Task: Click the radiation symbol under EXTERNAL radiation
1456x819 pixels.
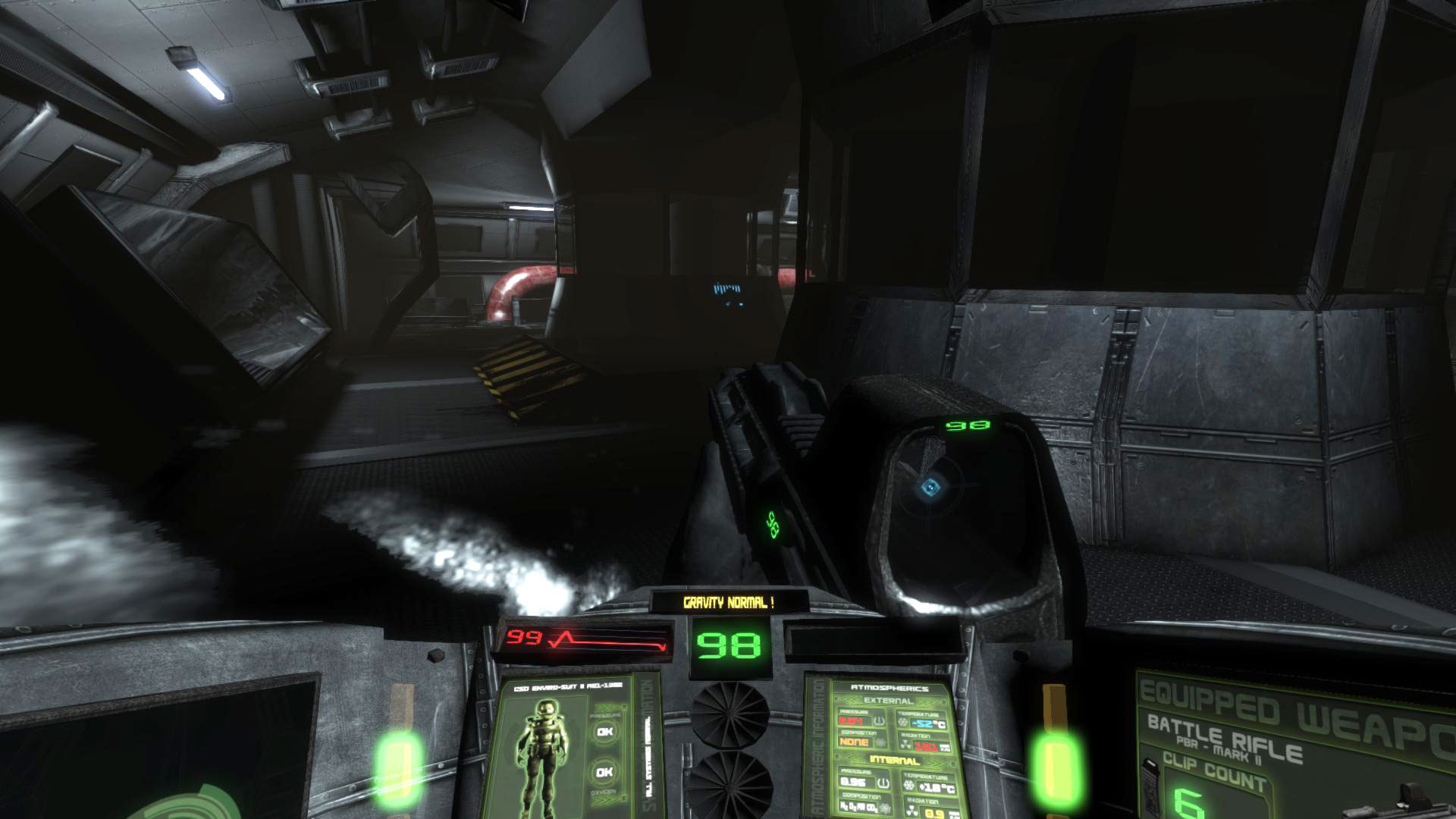Action: pos(905,744)
